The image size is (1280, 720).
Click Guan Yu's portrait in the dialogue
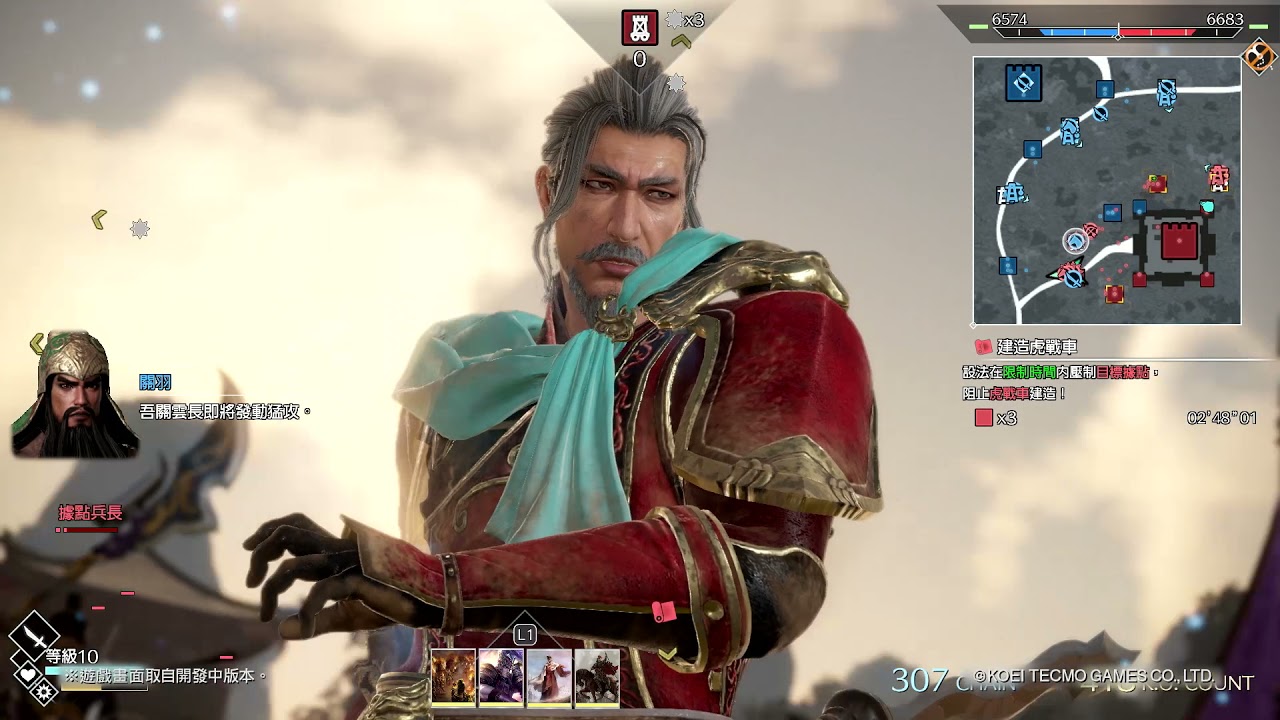click(x=73, y=395)
